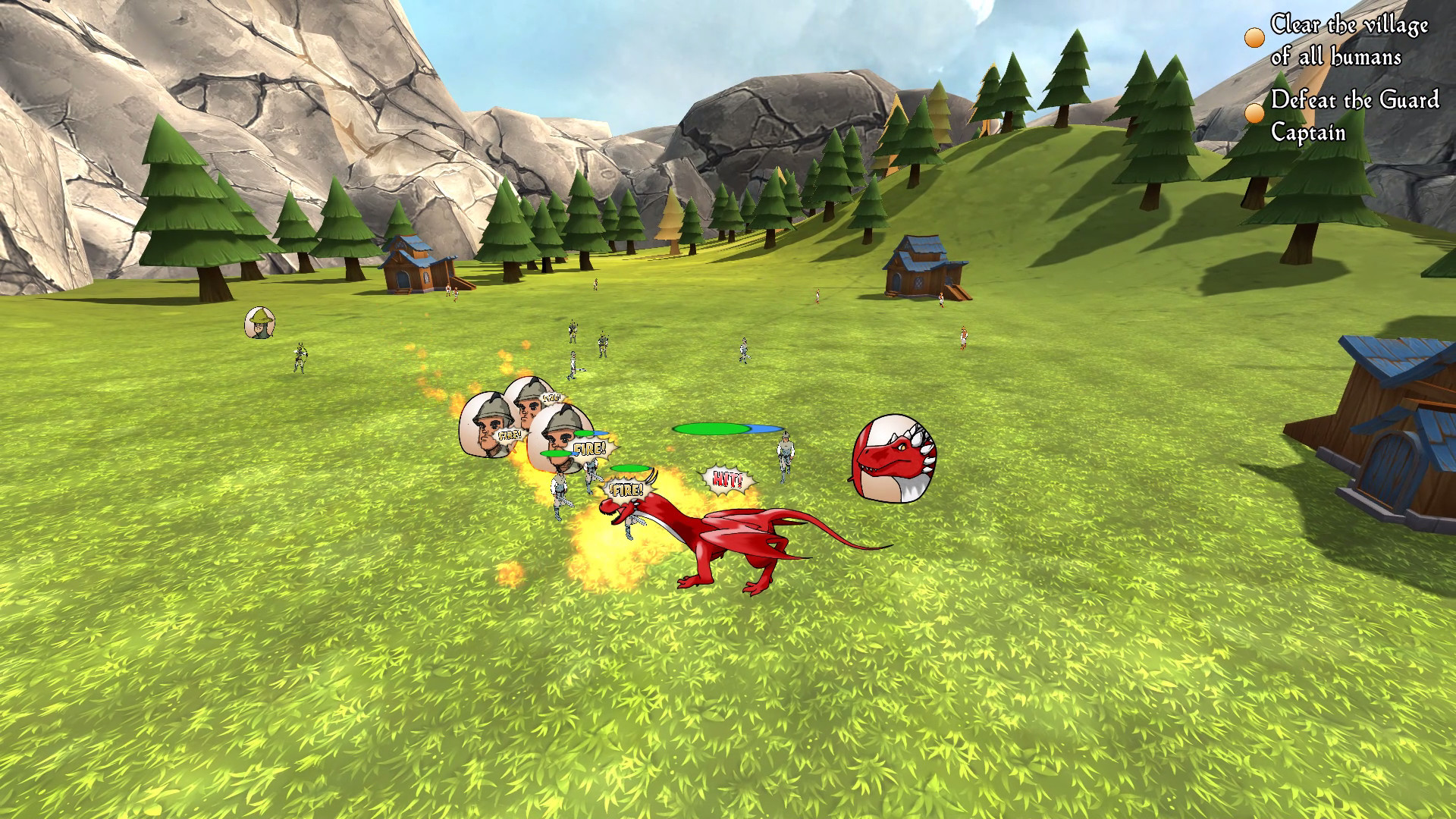Click the orange orb beside Defeat the Guard Captain

(x=1254, y=112)
